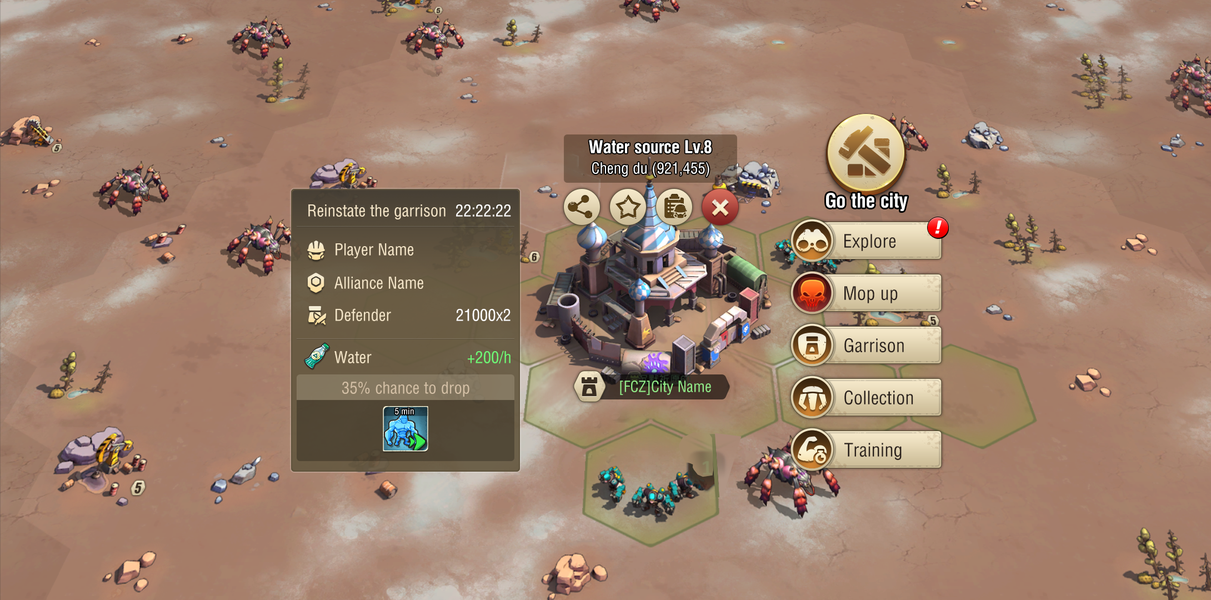Open the Training option
The height and width of the screenshot is (600, 1211).
point(866,449)
